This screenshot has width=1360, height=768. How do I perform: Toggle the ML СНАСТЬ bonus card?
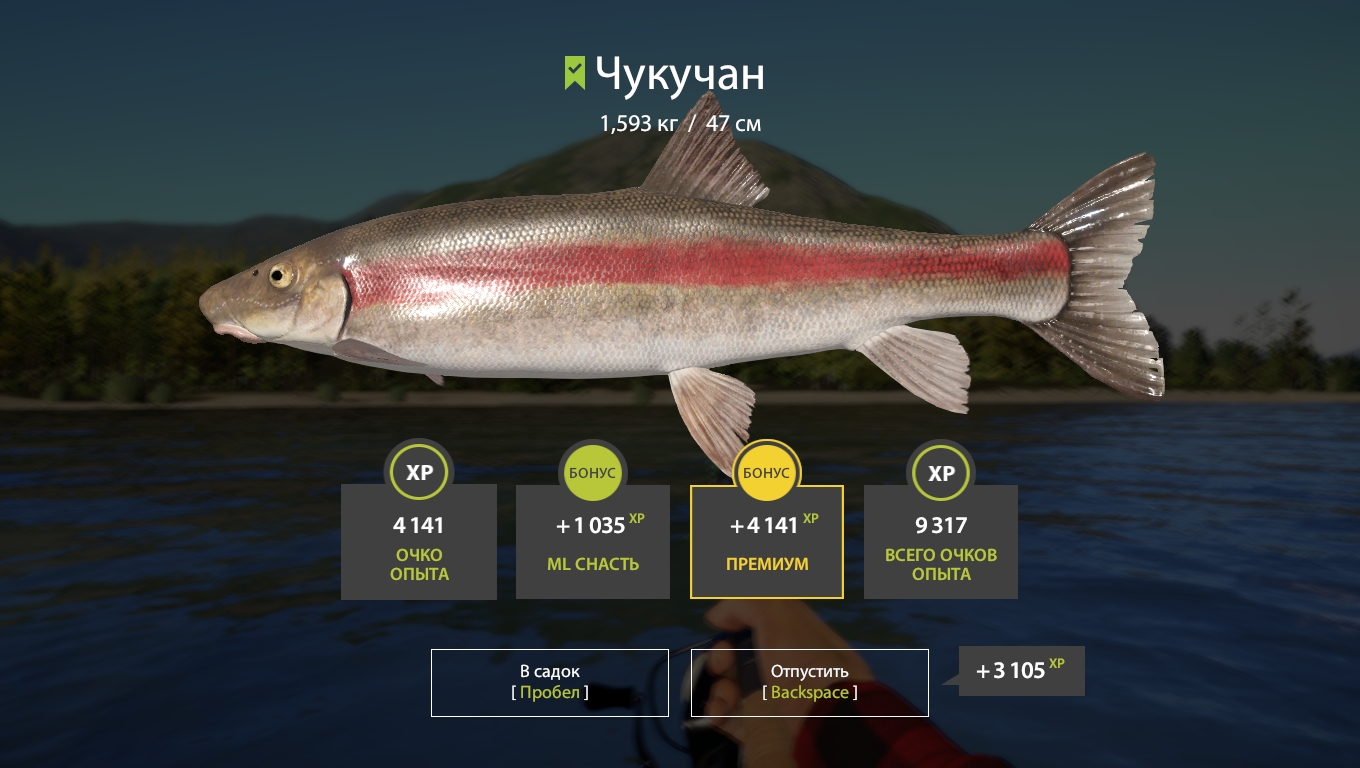[593, 541]
